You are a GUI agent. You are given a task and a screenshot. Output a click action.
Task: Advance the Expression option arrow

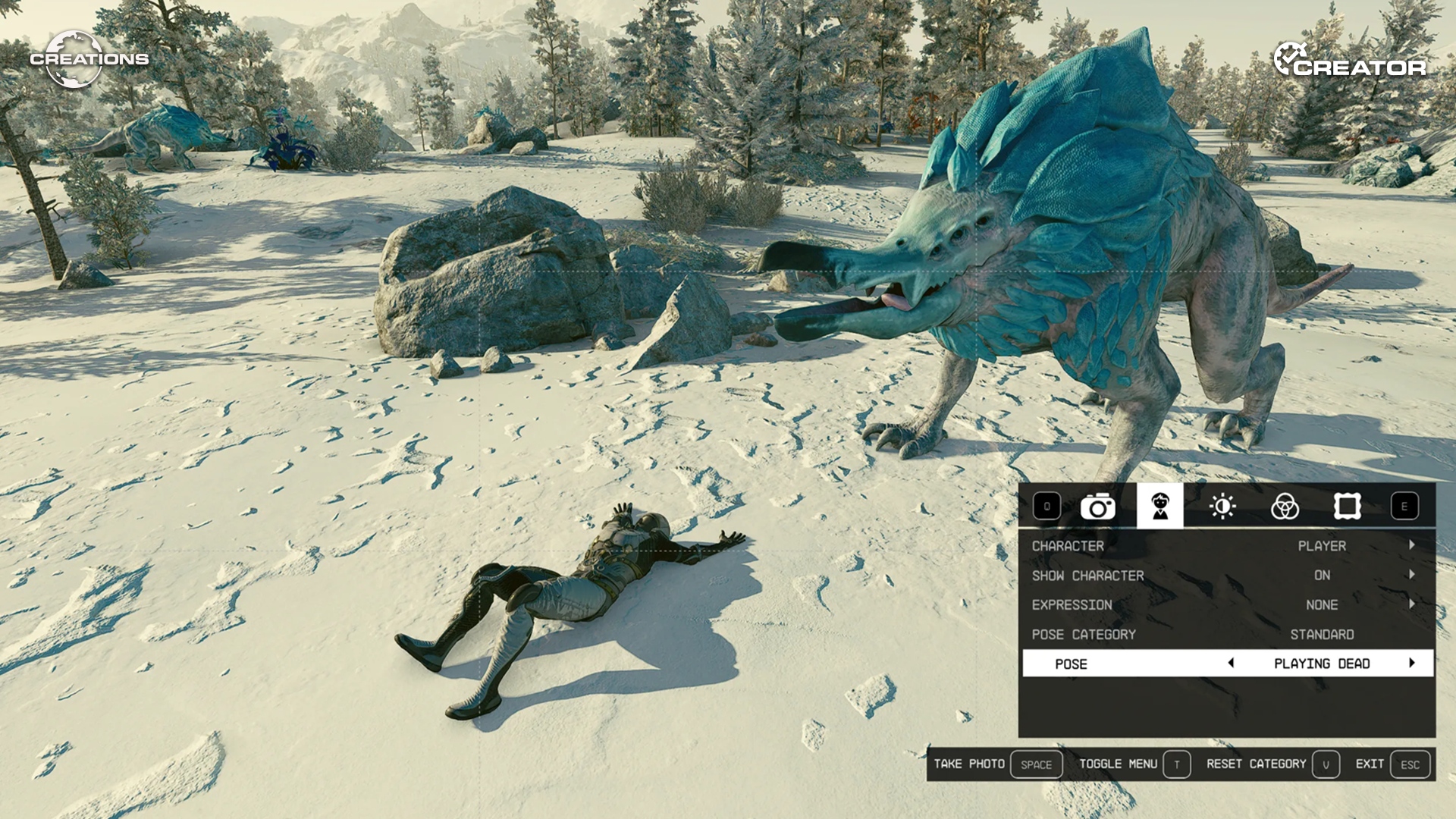pyautogui.click(x=1412, y=604)
